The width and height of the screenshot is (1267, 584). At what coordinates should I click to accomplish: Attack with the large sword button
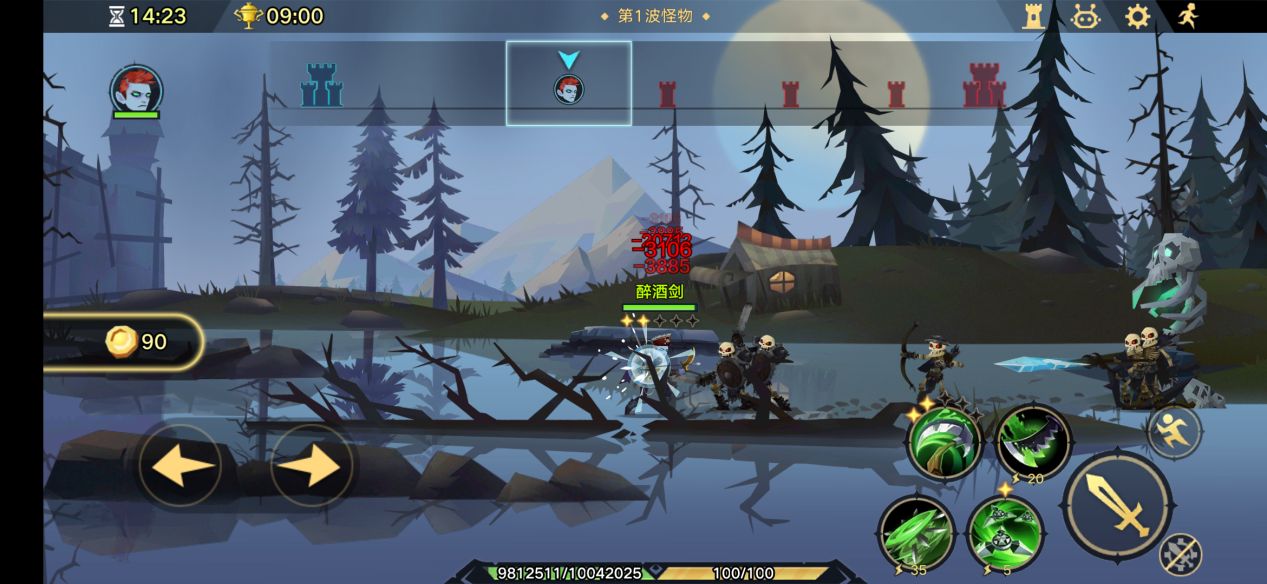[x=1117, y=504]
